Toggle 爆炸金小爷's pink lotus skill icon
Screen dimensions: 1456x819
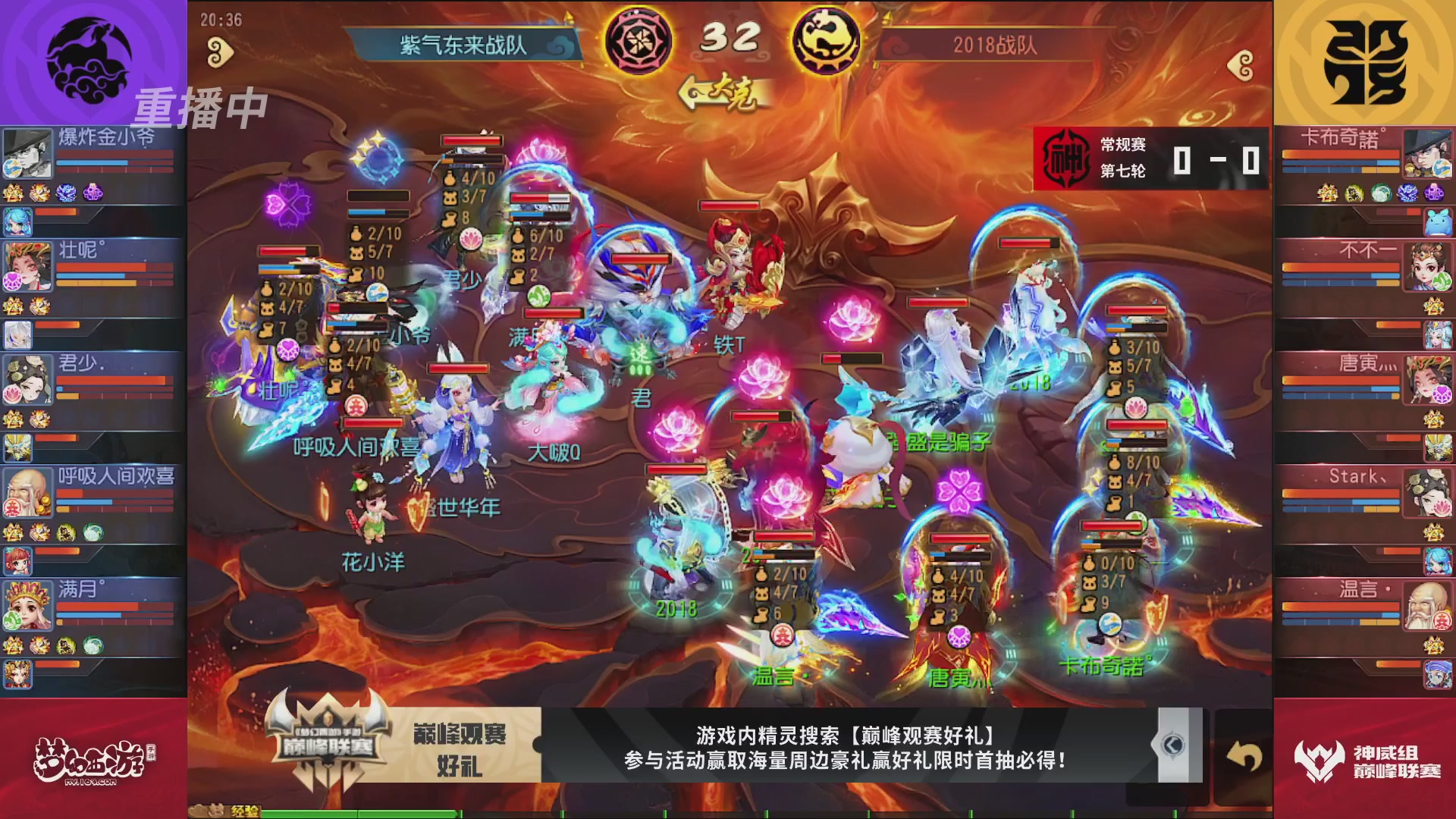pos(94,192)
